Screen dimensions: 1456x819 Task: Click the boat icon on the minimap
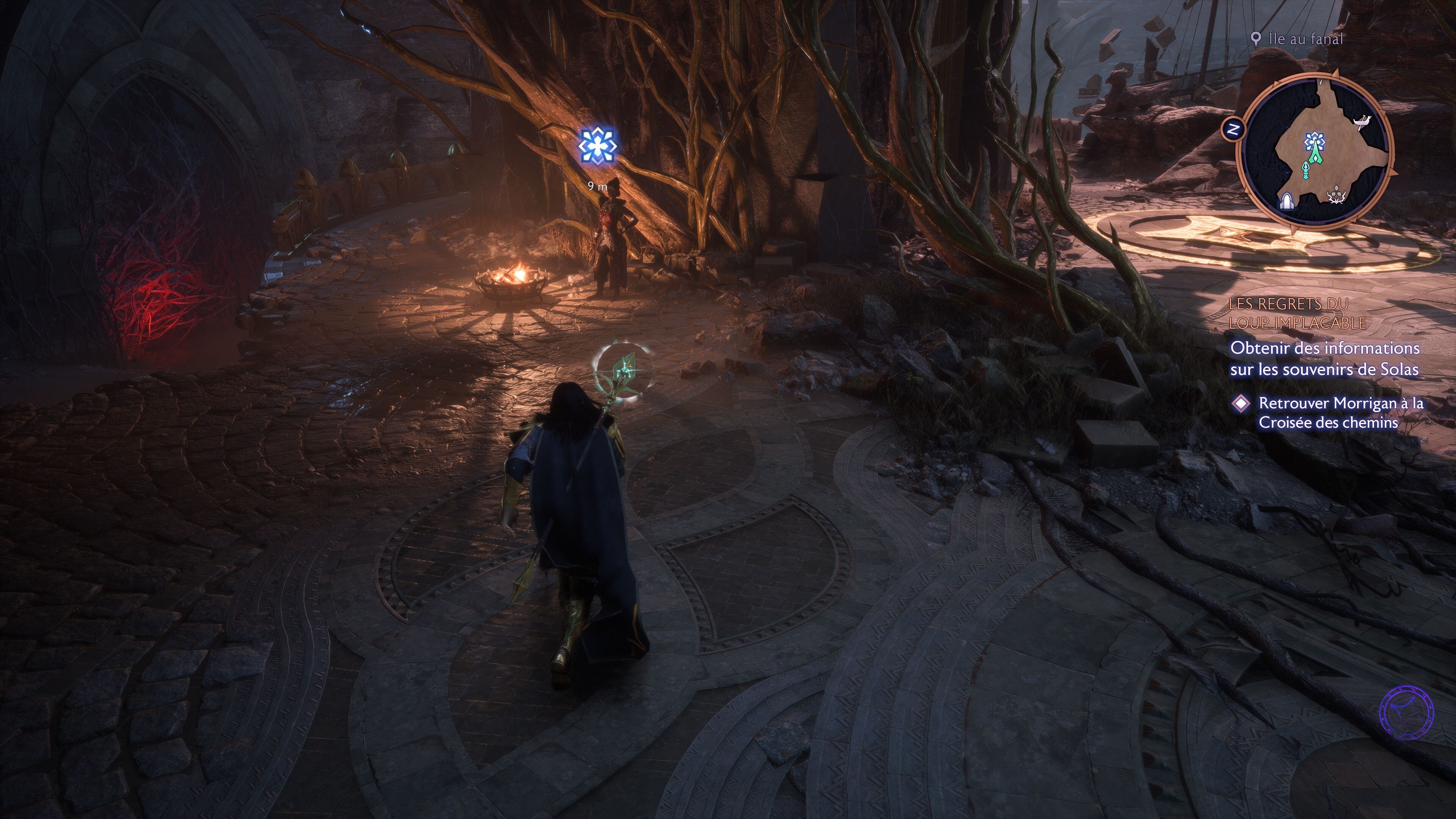pyautogui.click(x=1362, y=122)
